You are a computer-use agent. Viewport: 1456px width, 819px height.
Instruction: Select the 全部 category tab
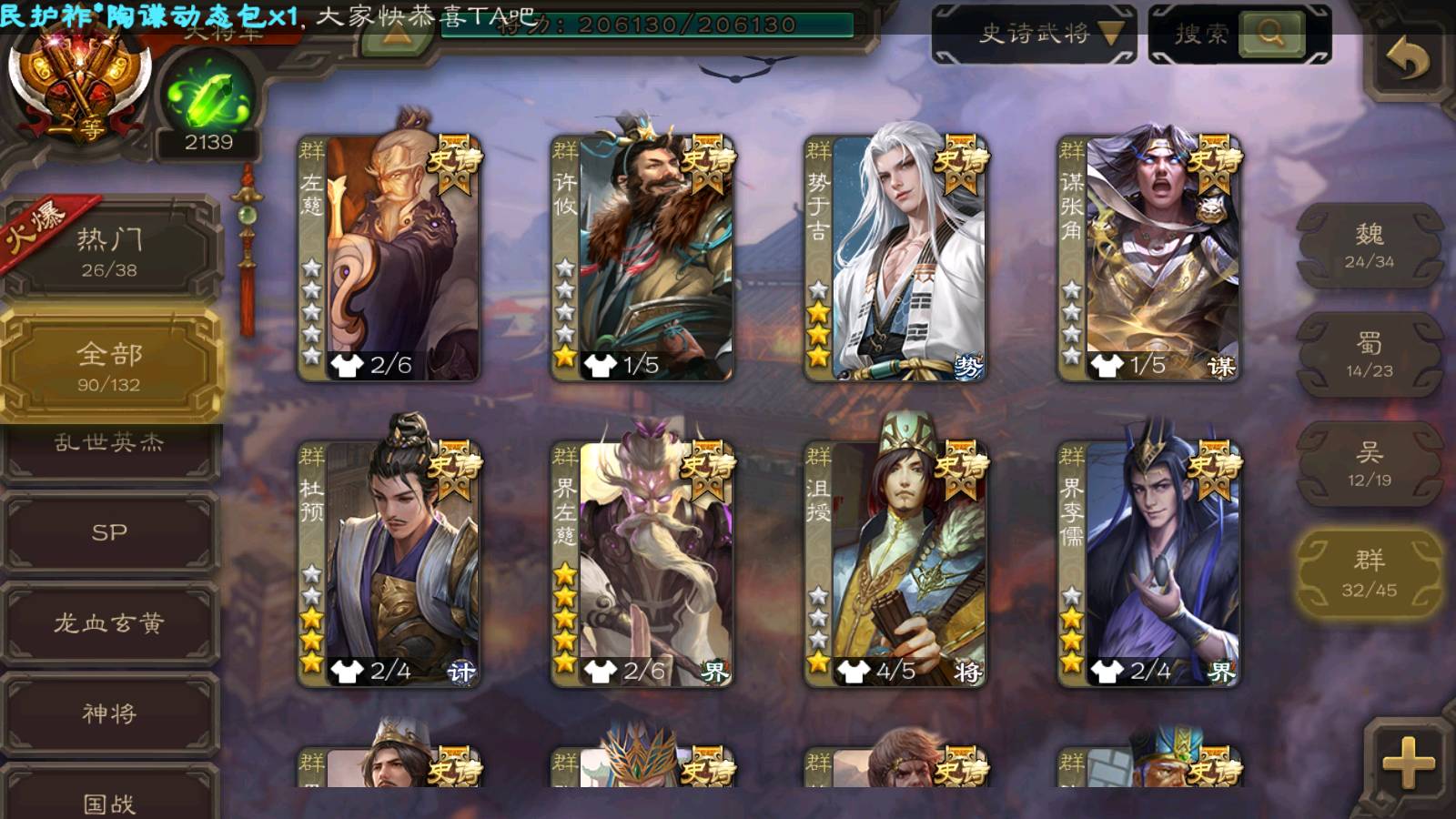pos(109,366)
